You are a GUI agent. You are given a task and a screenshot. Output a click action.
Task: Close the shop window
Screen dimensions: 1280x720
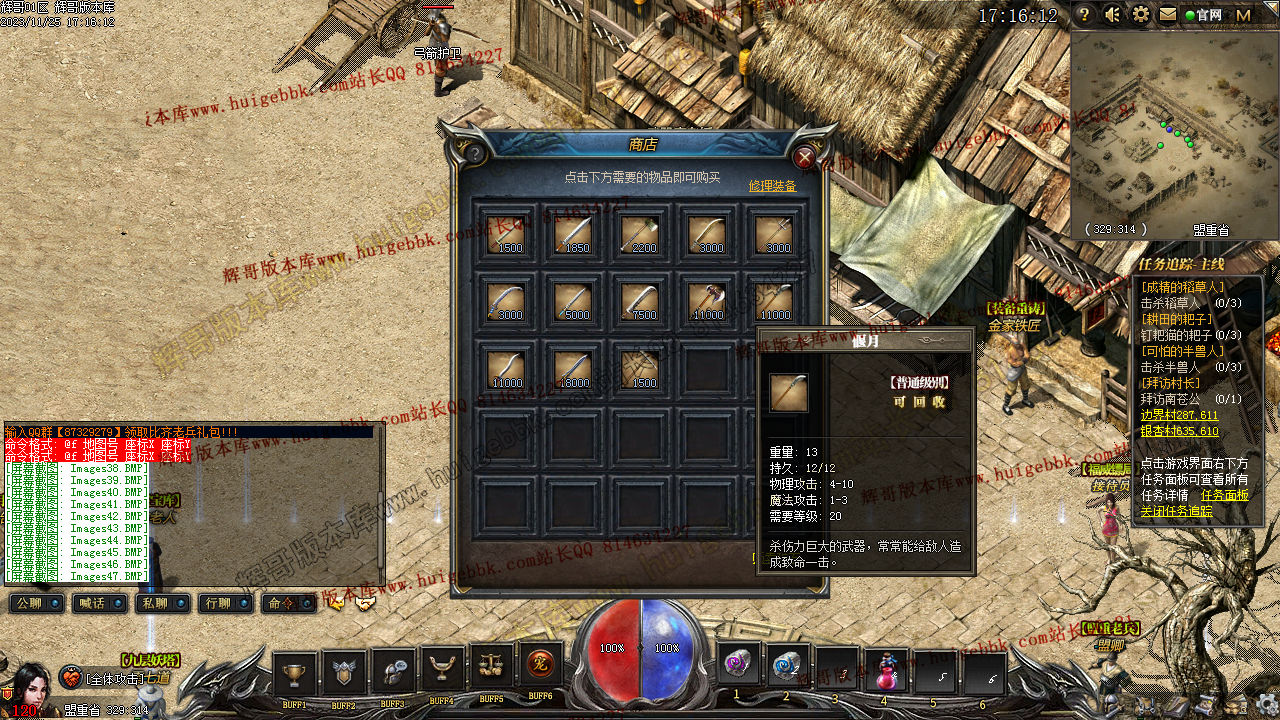click(804, 157)
